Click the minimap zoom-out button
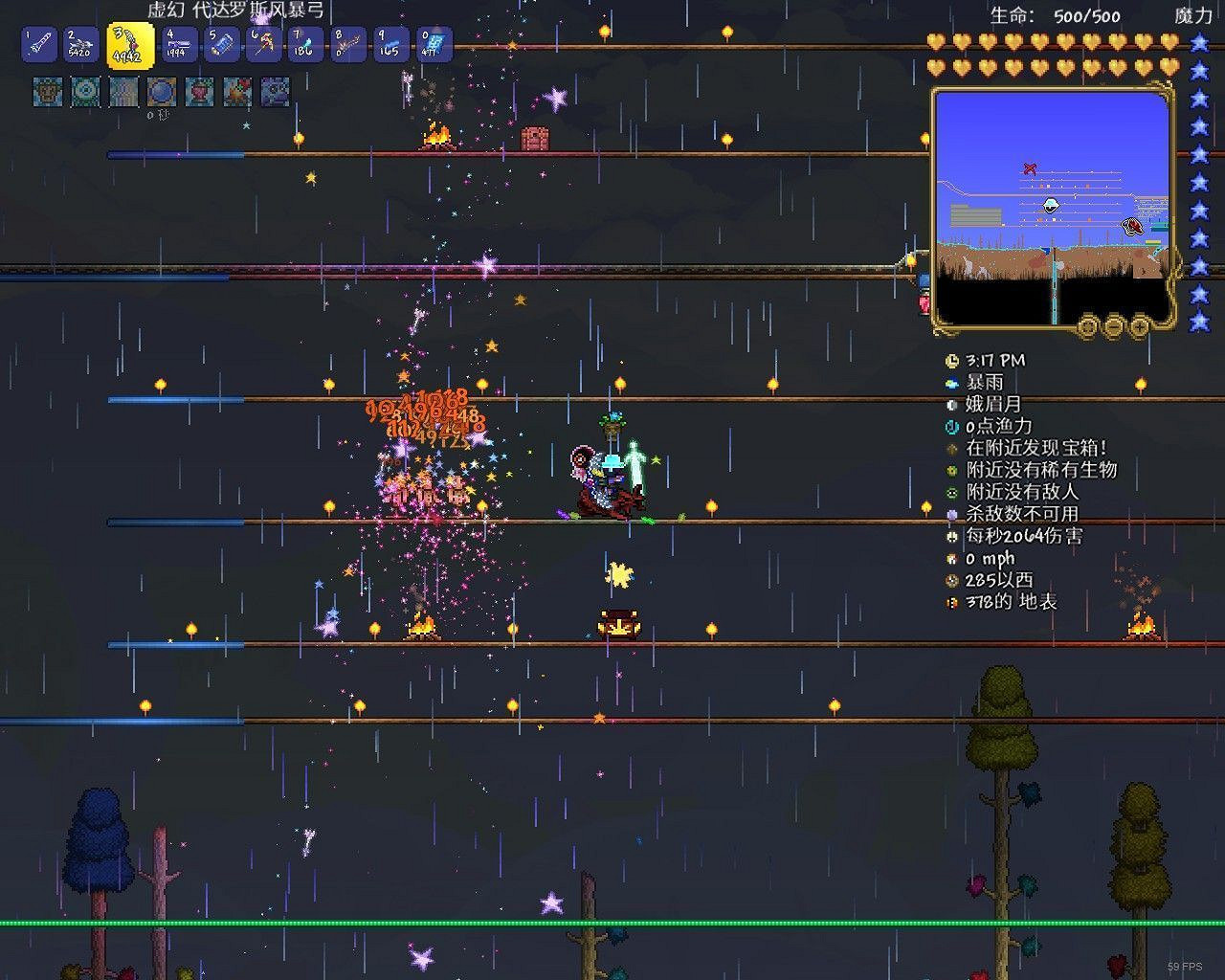The image size is (1225, 980). click(1113, 325)
